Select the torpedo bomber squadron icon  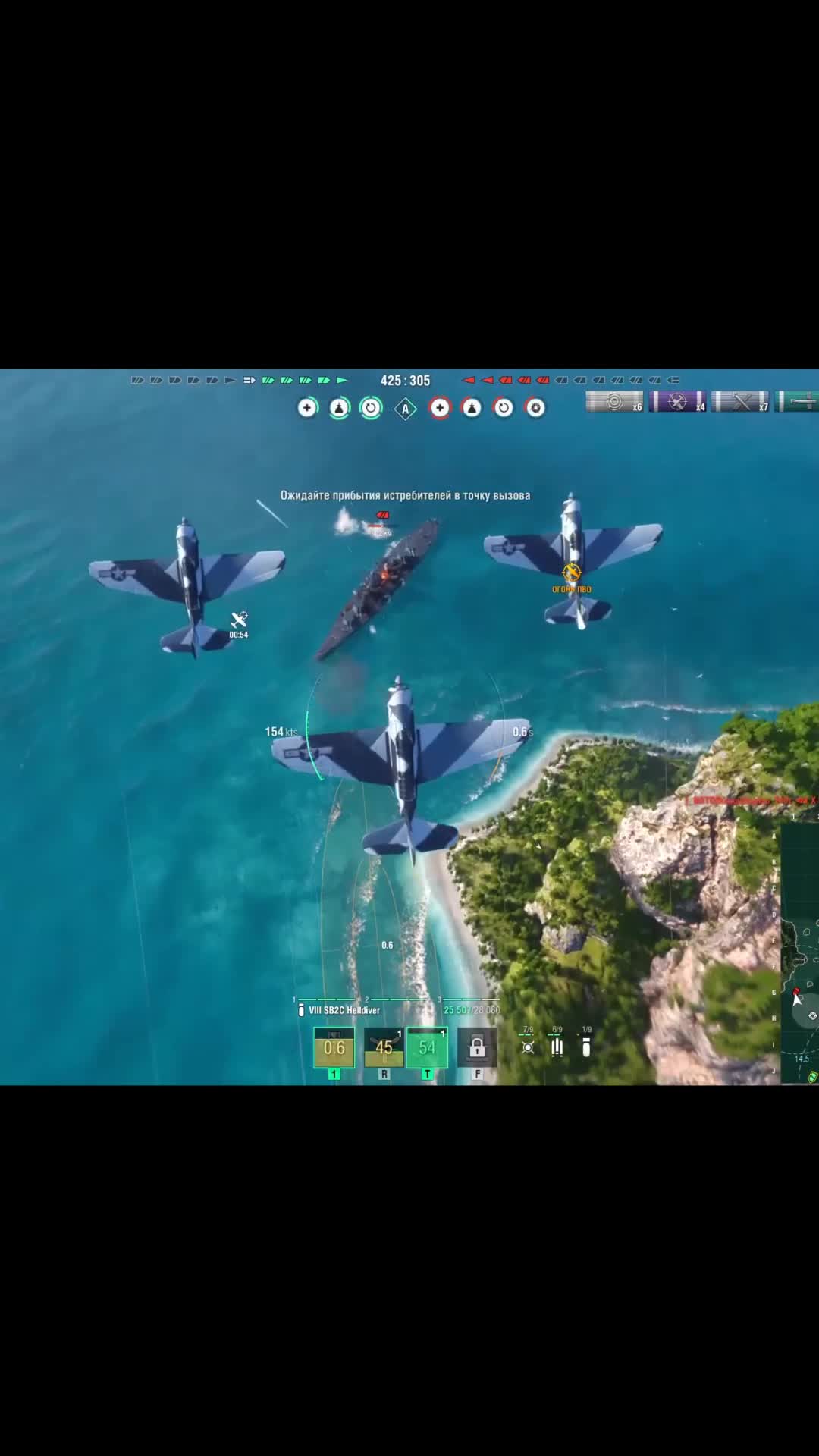point(557,1047)
